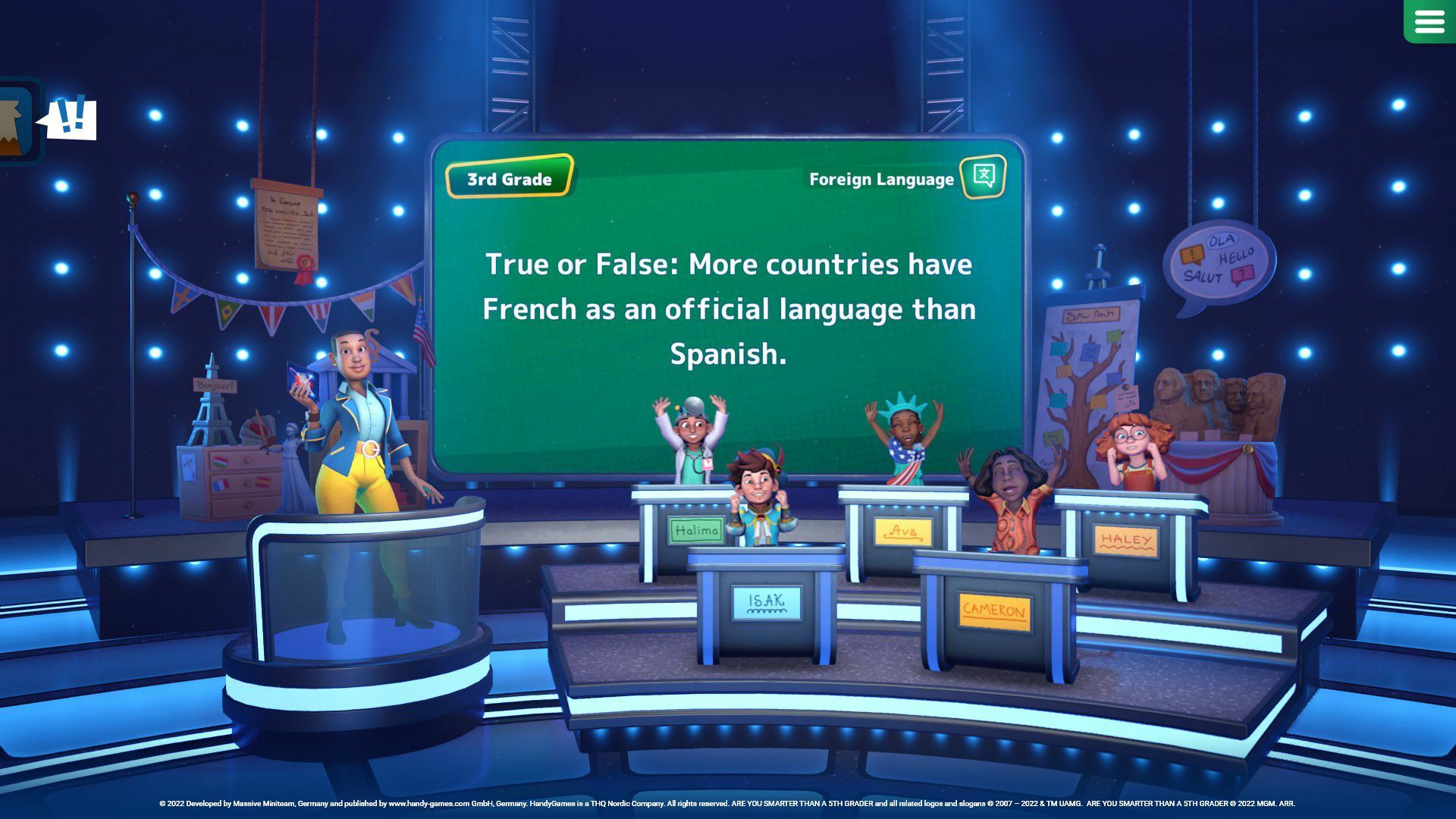Click the True or False question text
The height and width of the screenshot is (819, 1456).
click(x=728, y=309)
